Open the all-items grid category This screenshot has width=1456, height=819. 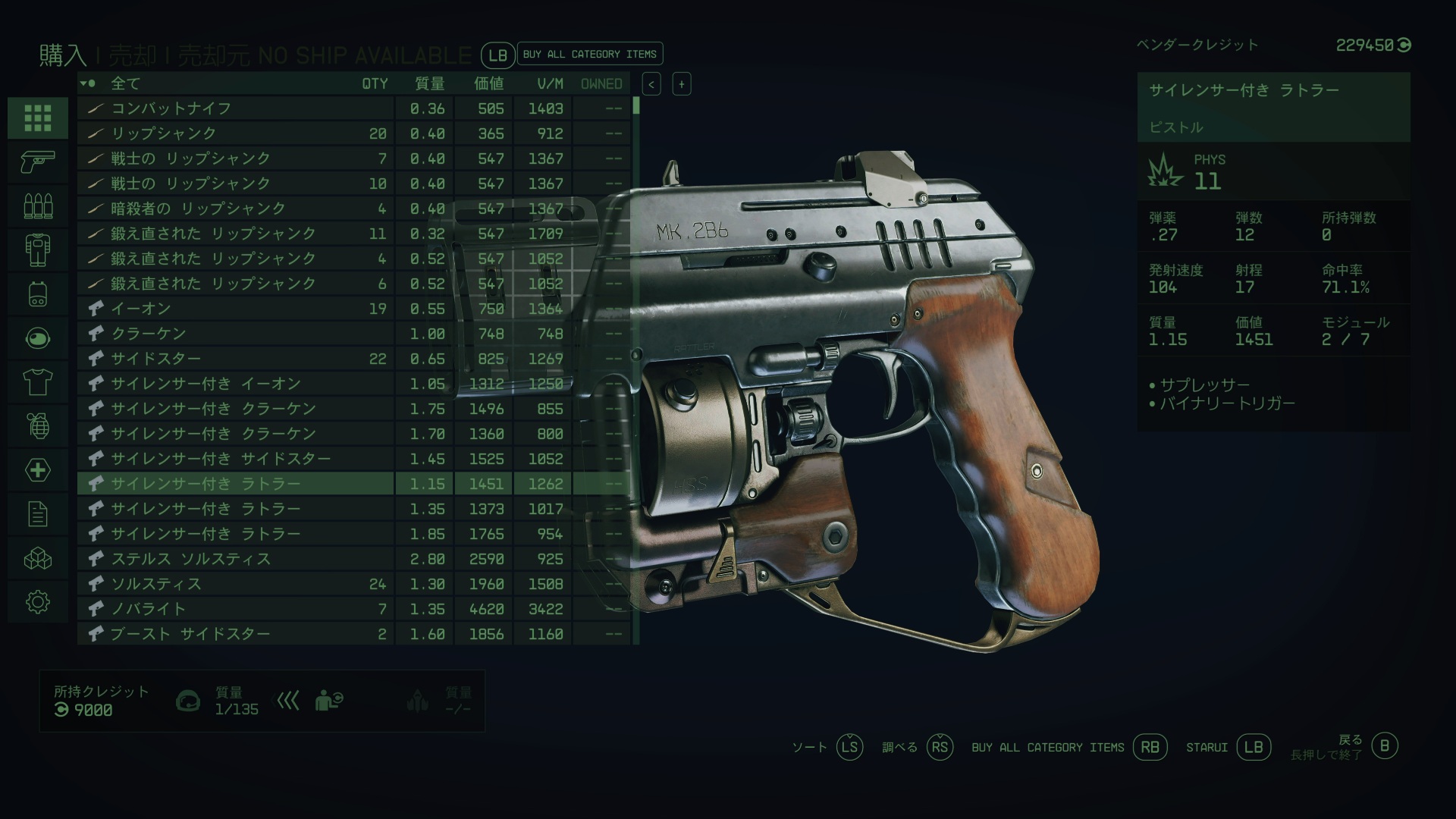[x=38, y=118]
